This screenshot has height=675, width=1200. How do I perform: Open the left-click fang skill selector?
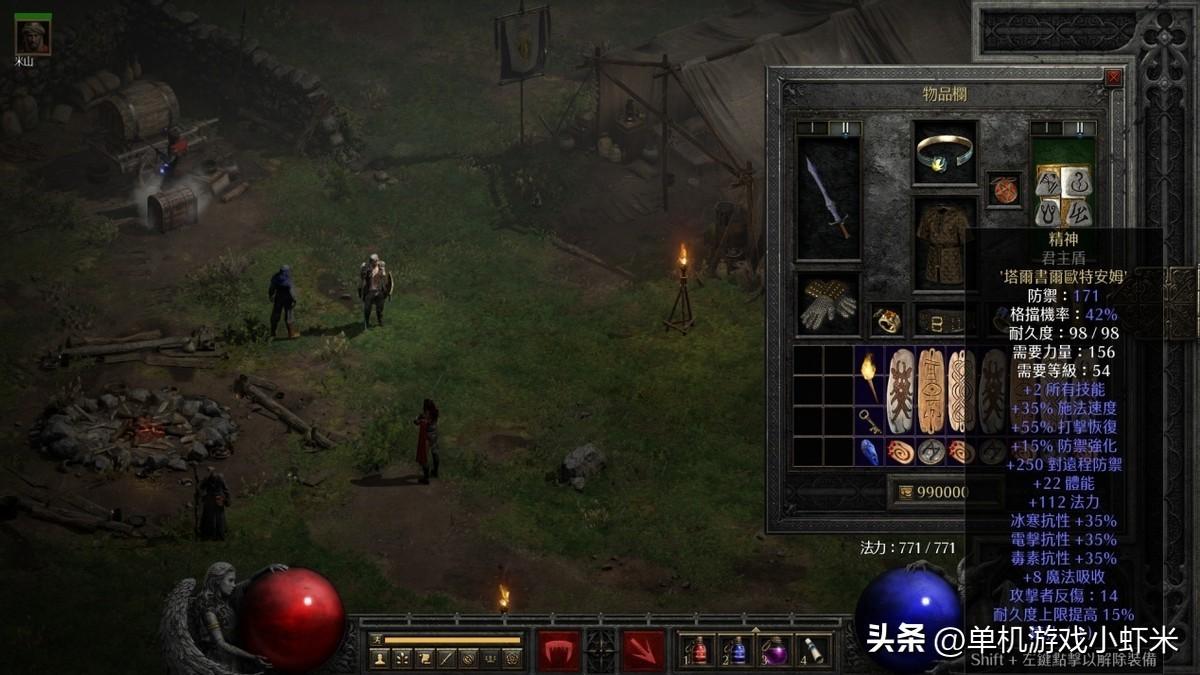point(559,651)
